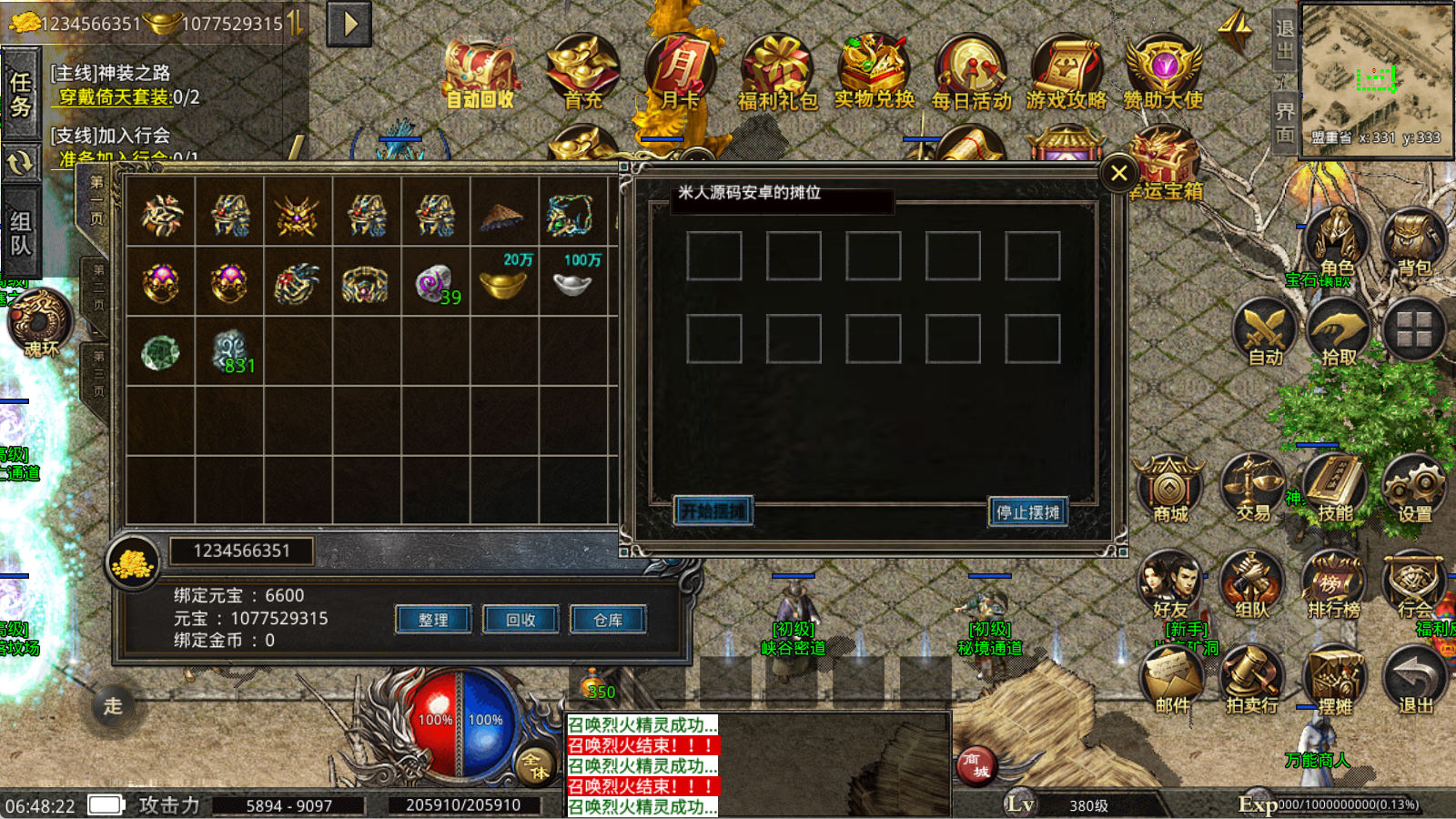Sort inventory with the 整理 button
The height and width of the screenshot is (819, 1456).
[433, 620]
